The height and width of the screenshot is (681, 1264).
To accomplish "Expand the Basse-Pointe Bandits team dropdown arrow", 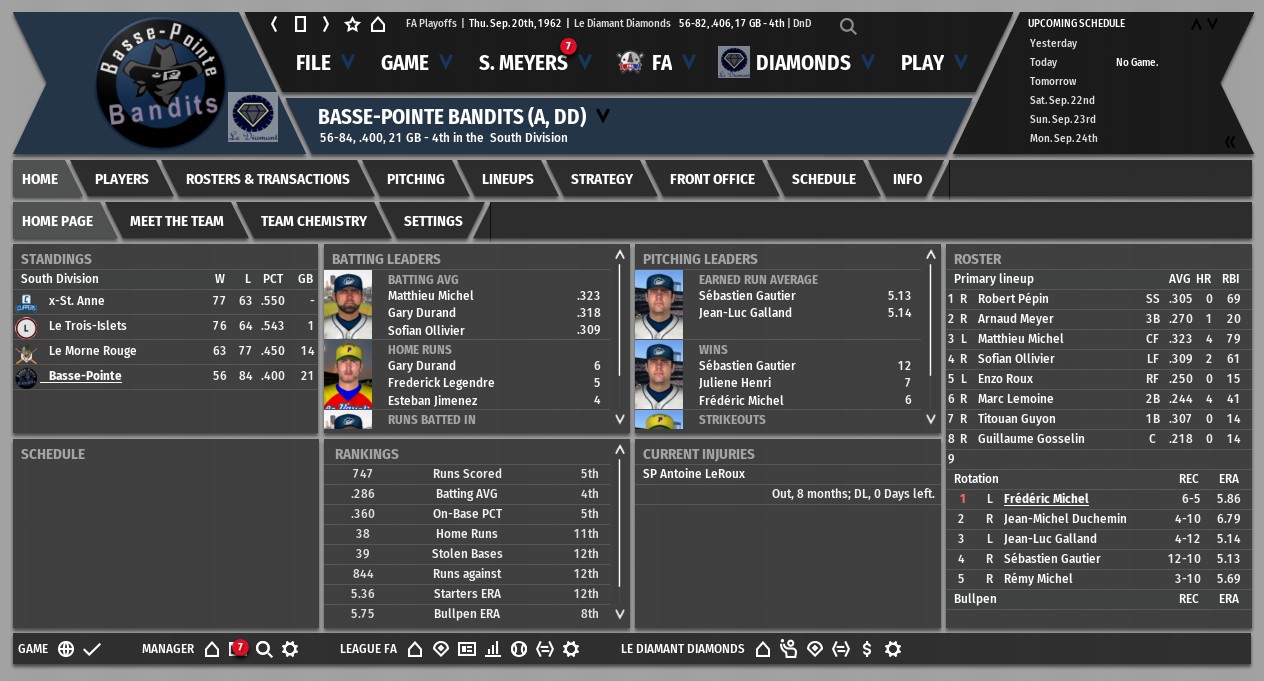I will (603, 116).
